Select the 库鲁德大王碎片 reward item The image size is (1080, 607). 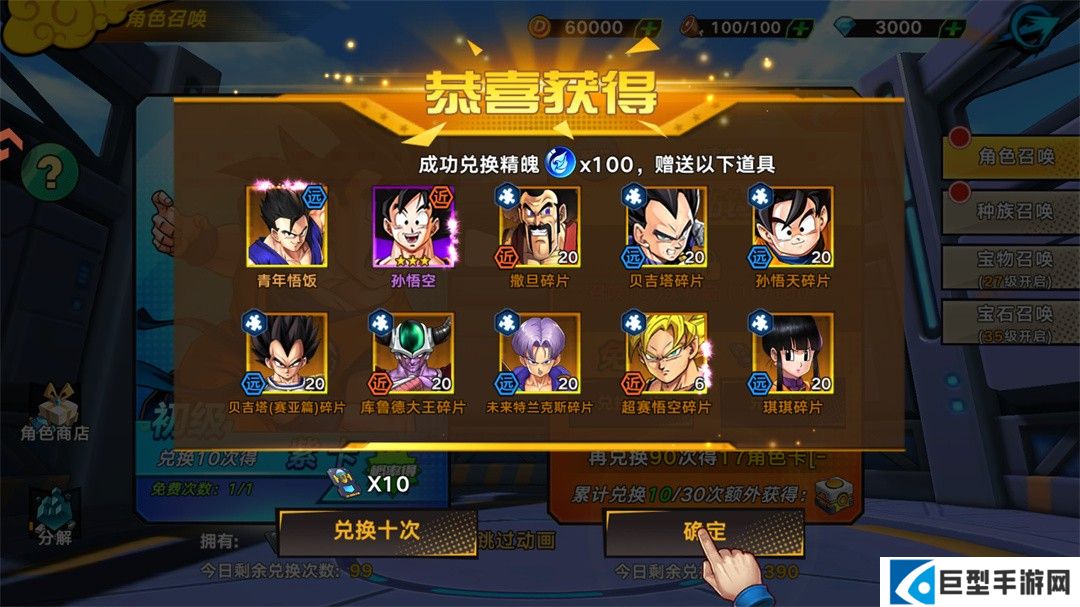[413, 353]
